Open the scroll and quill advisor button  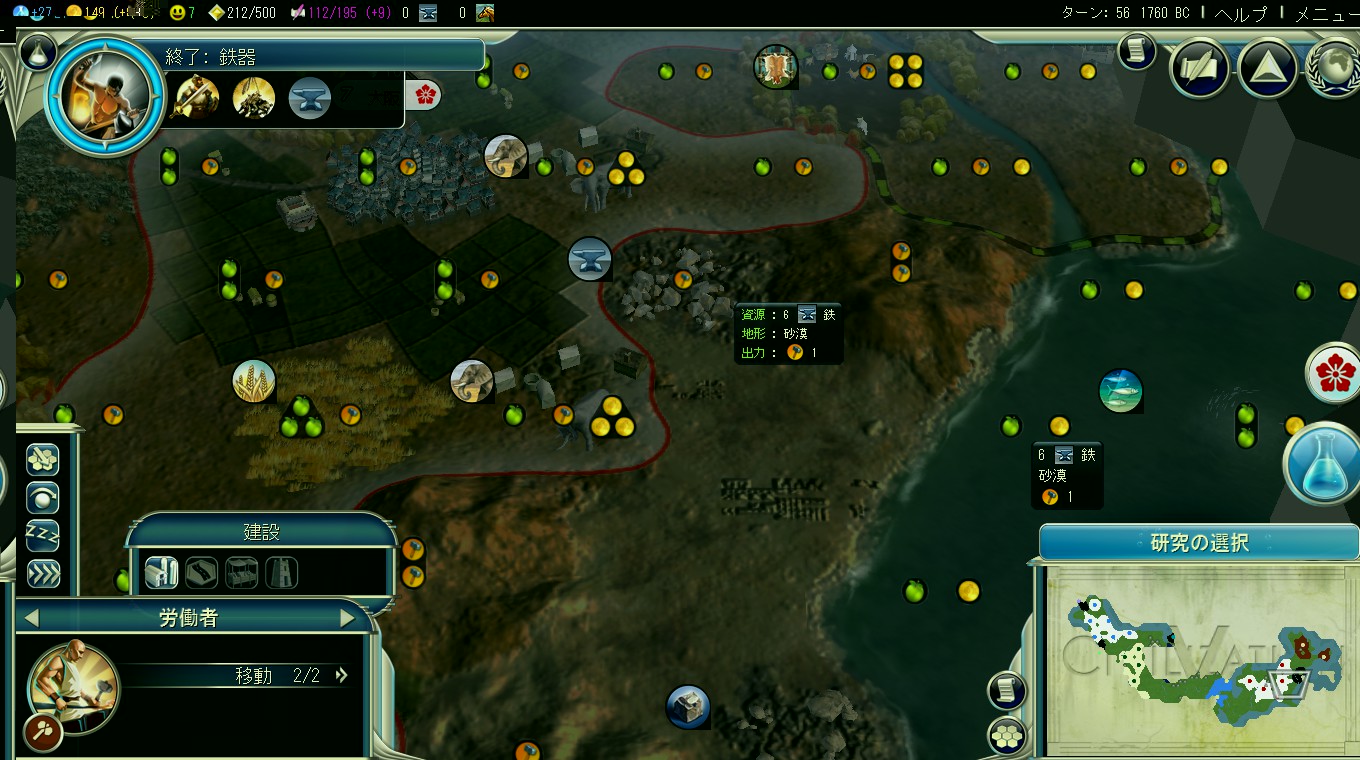coord(1200,68)
